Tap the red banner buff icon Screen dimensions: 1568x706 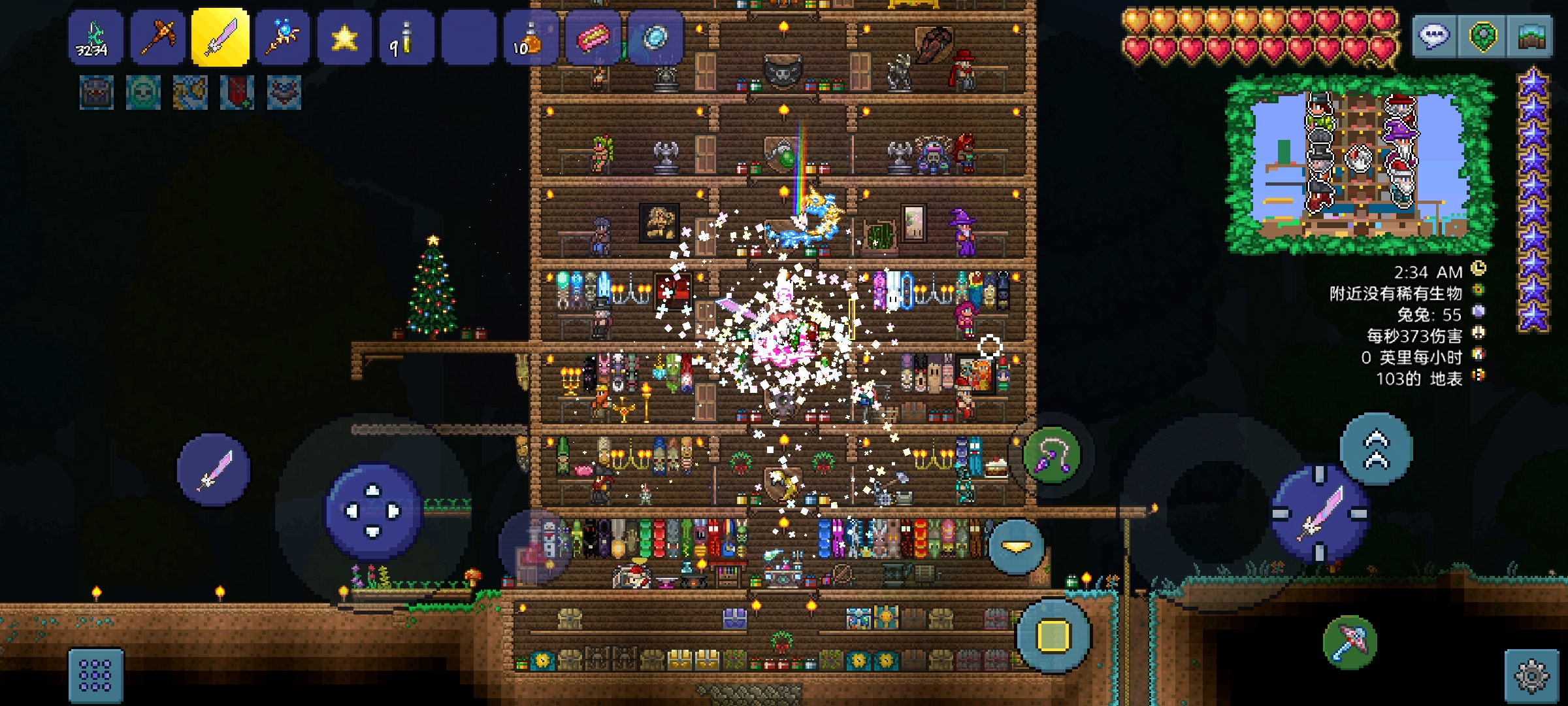(237, 92)
